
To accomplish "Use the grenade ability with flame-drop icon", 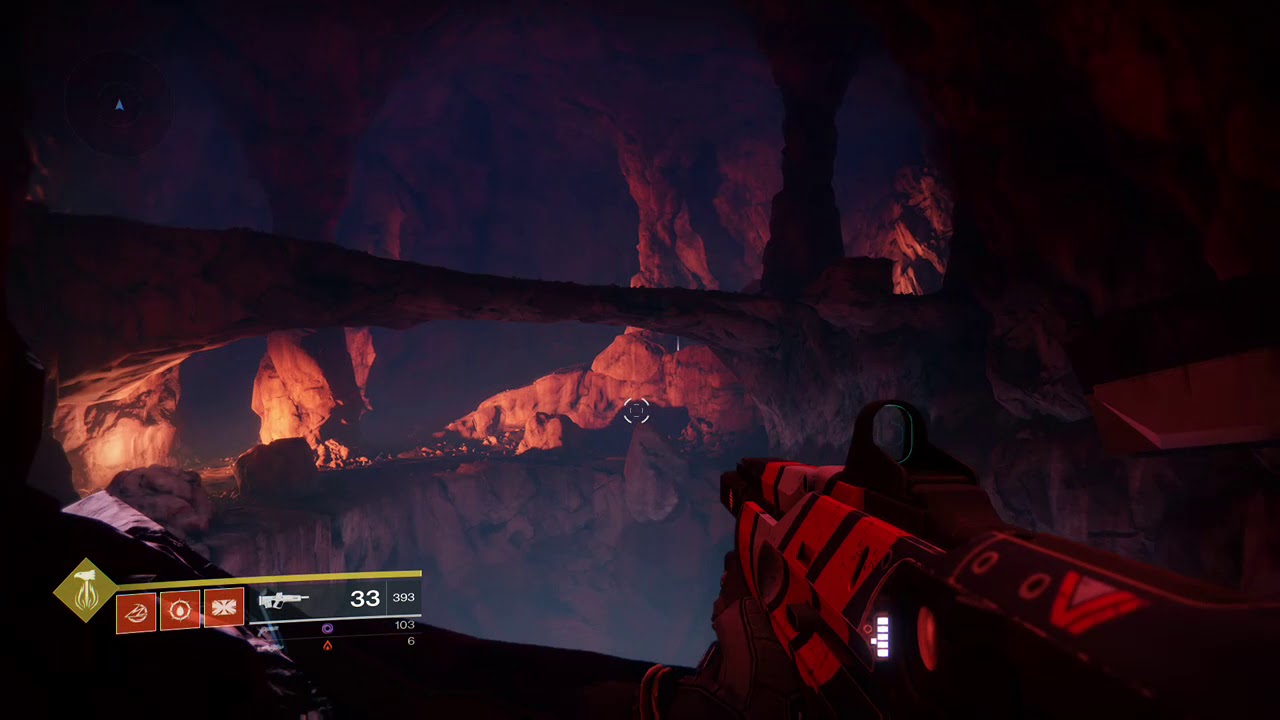I will click(180, 610).
